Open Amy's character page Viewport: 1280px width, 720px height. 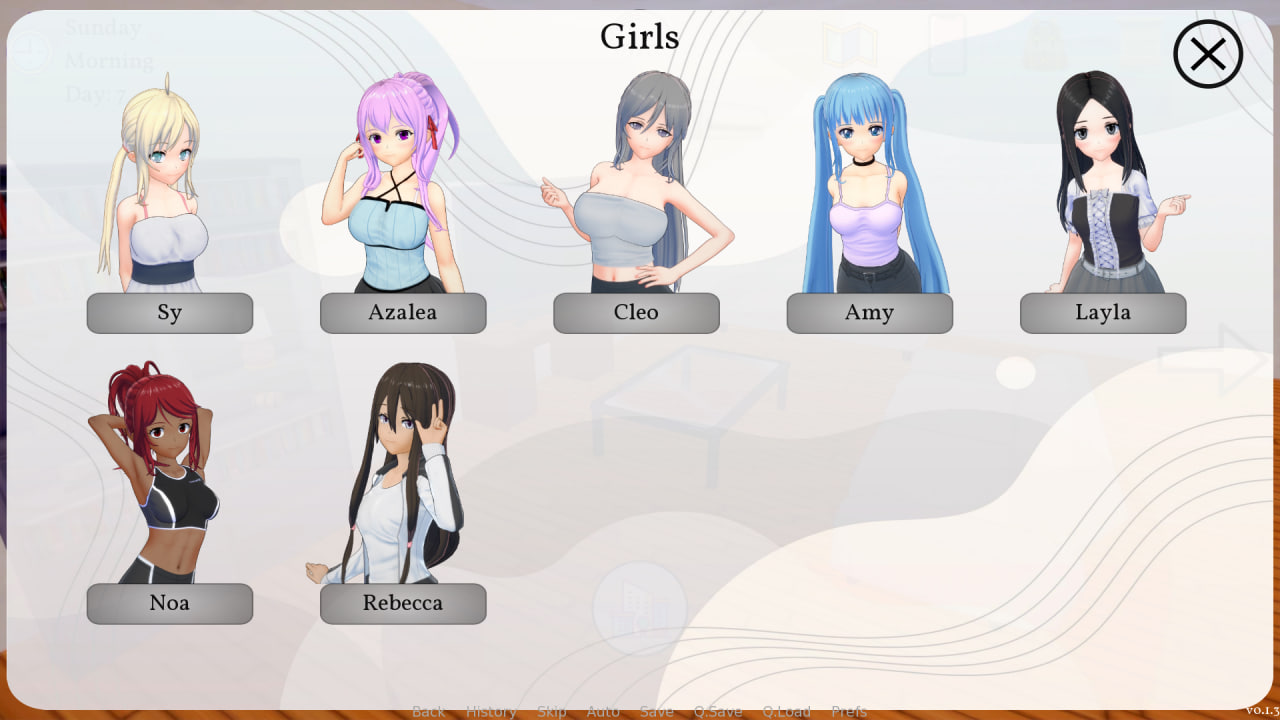pos(869,312)
